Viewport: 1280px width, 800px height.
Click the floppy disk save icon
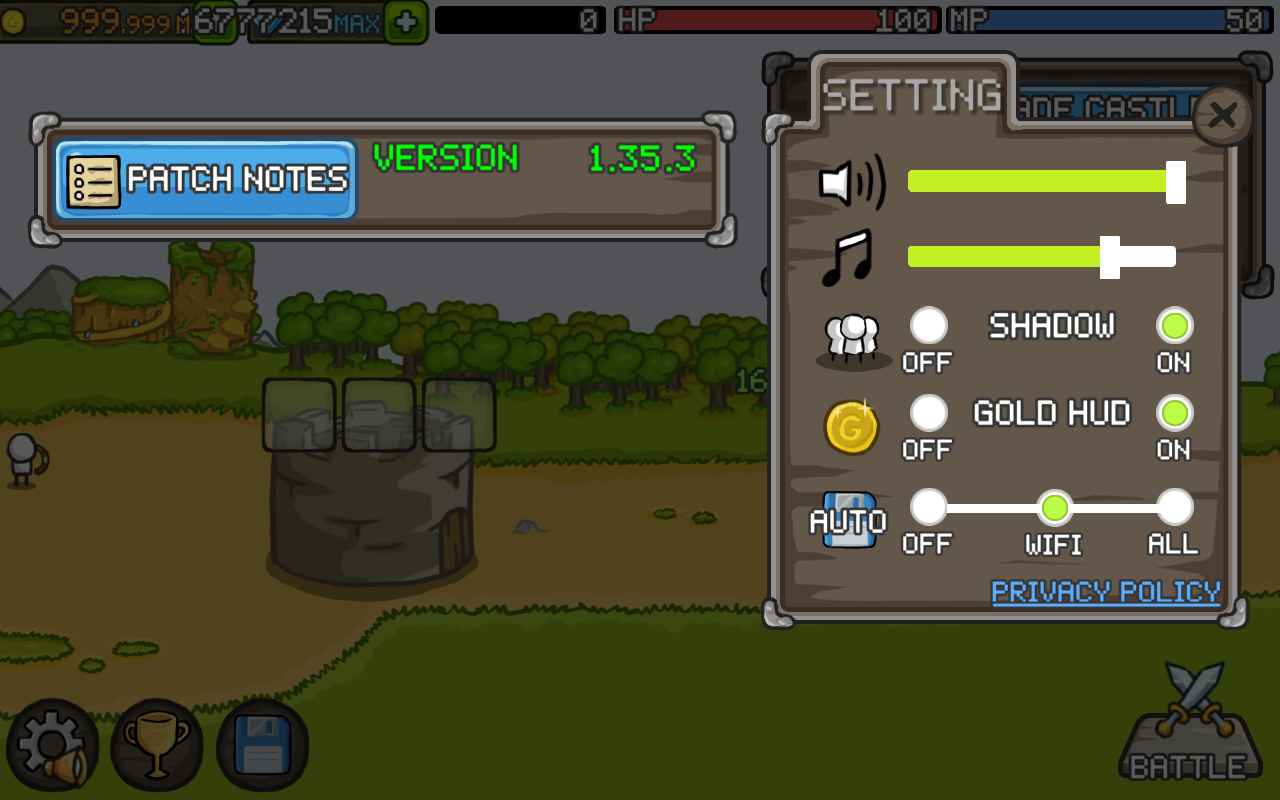point(262,746)
